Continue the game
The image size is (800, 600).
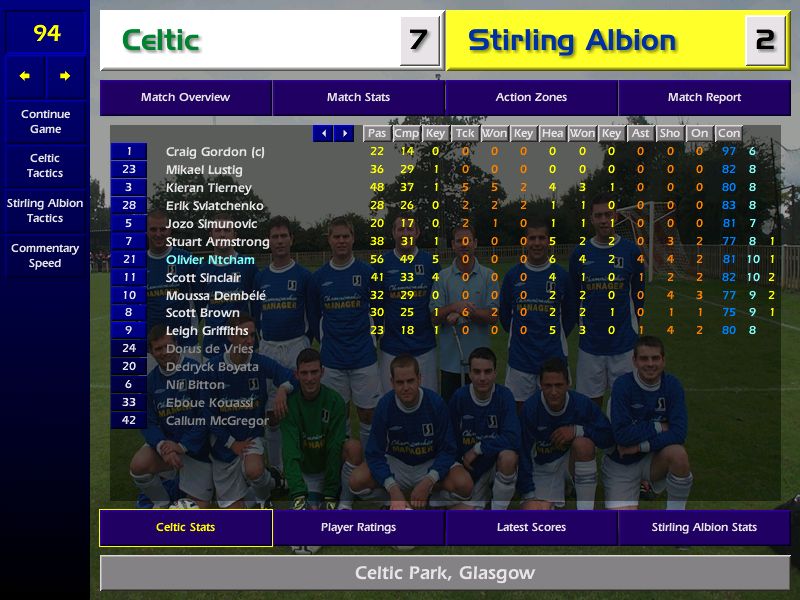pyautogui.click(x=45, y=122)
